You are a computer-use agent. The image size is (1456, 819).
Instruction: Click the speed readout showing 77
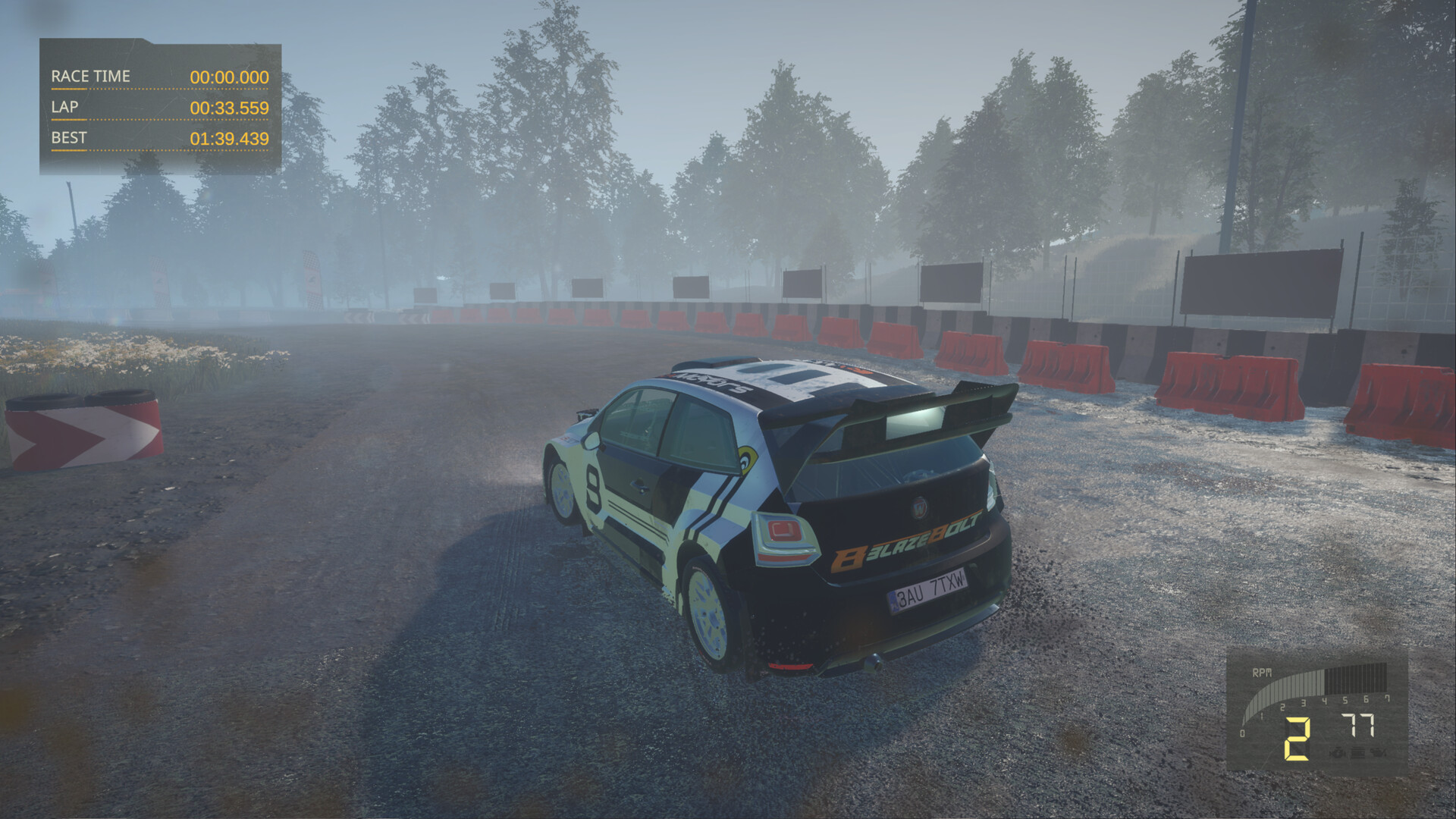(x=1357, y=725)
